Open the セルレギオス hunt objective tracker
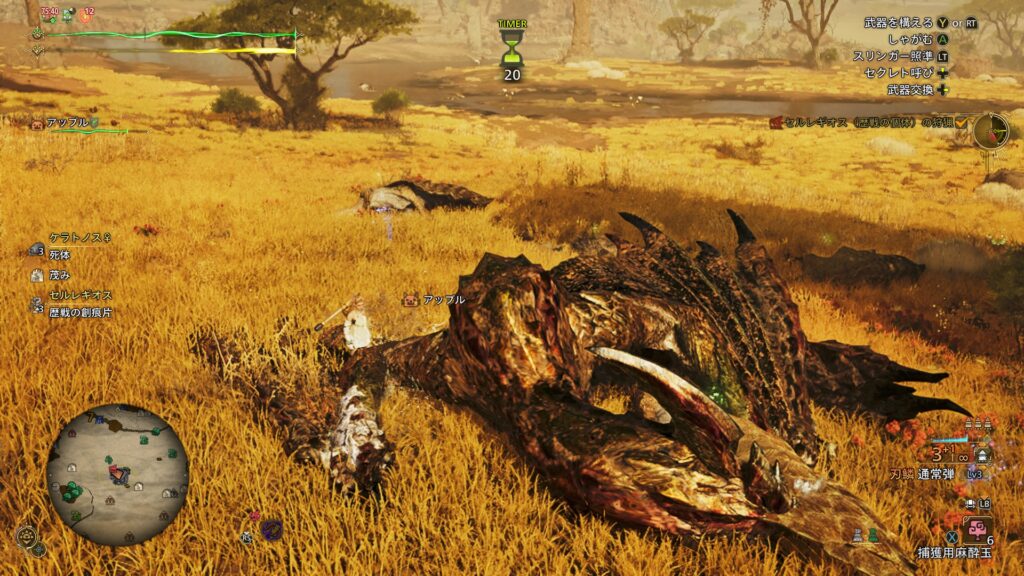 point(866,122)
